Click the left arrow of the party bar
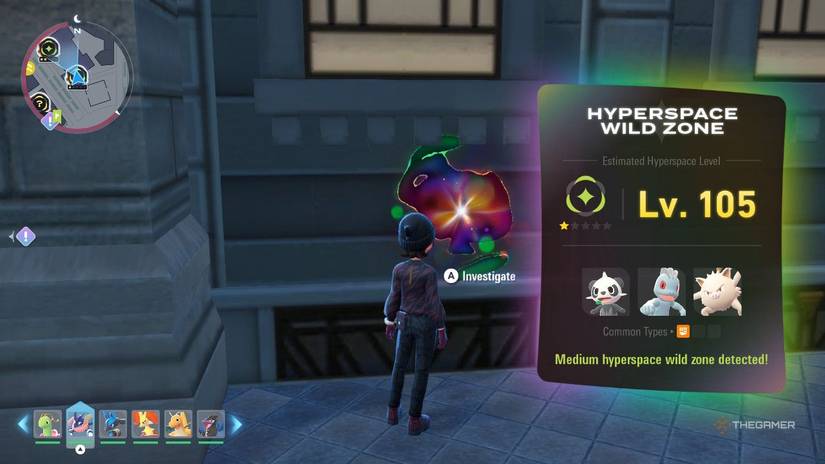The width and height of the screenshot is (825, 464). pyautogui.click(x=23, y=425)
